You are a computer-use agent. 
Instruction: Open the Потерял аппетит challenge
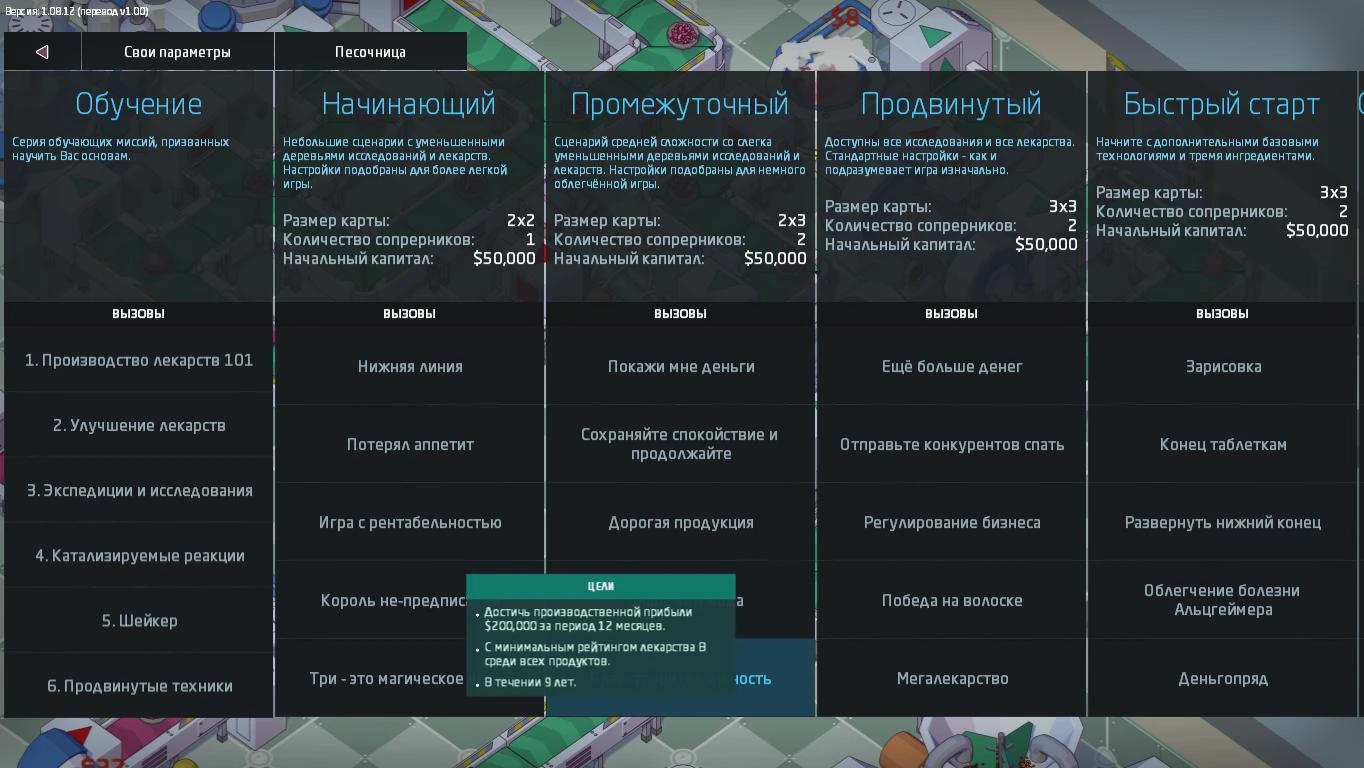[408, 444]
